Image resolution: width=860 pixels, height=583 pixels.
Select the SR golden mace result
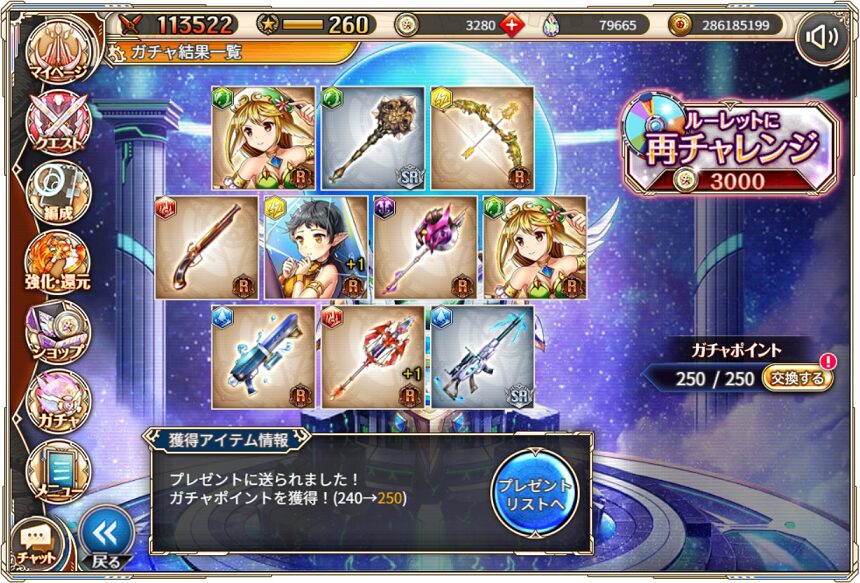tap(373, 137)
